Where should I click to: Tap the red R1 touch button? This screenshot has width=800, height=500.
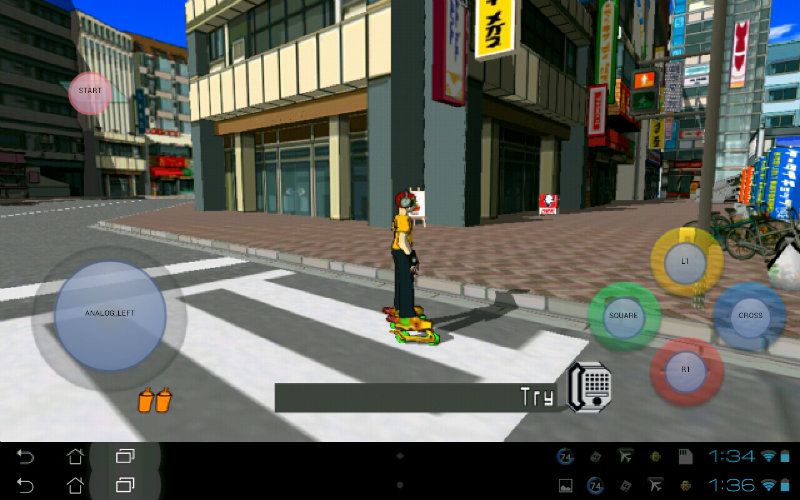686,370
